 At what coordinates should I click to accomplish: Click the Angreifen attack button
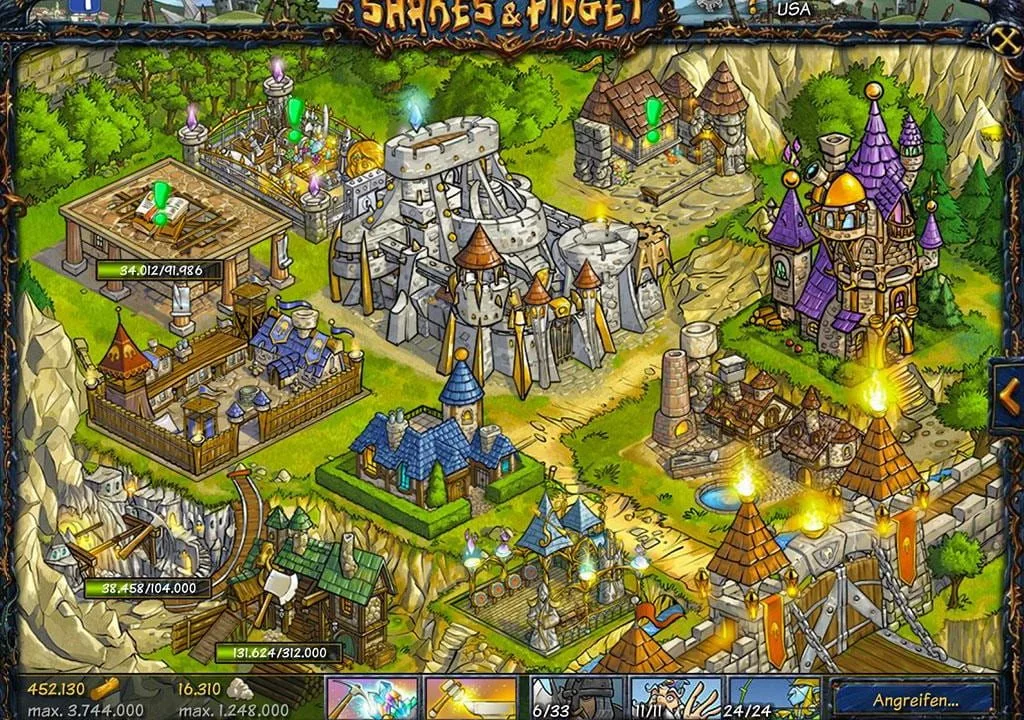[914, 699]
